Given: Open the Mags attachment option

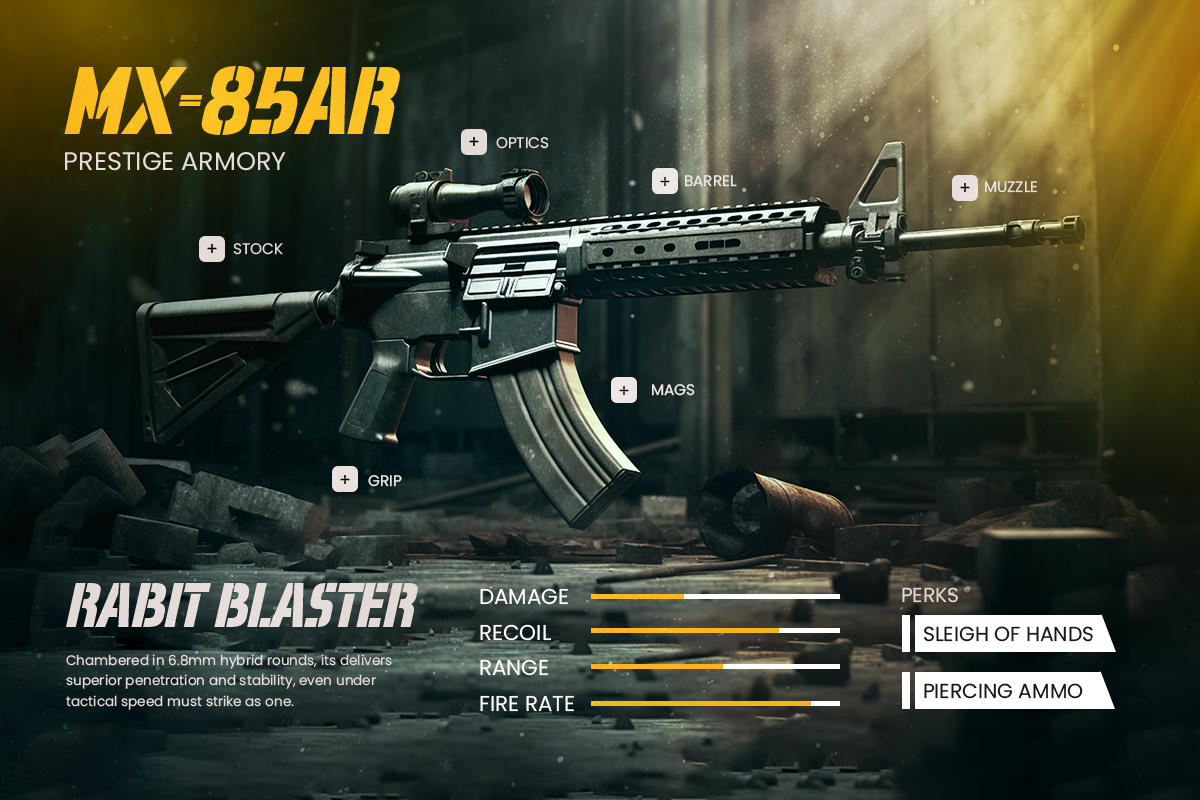Looking at the screenshot, I should (x=624, y=390).
